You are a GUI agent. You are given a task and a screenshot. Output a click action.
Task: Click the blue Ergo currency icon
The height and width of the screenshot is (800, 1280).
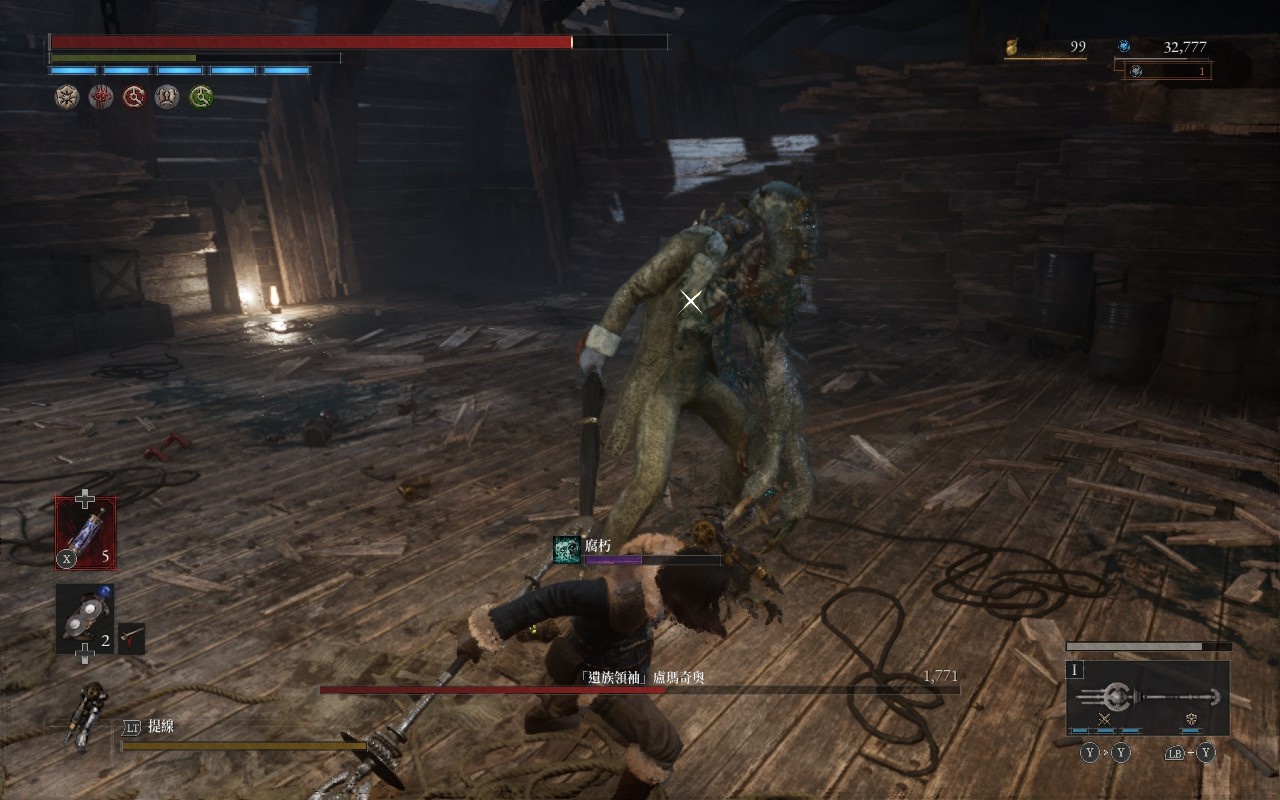[1124, 46]
